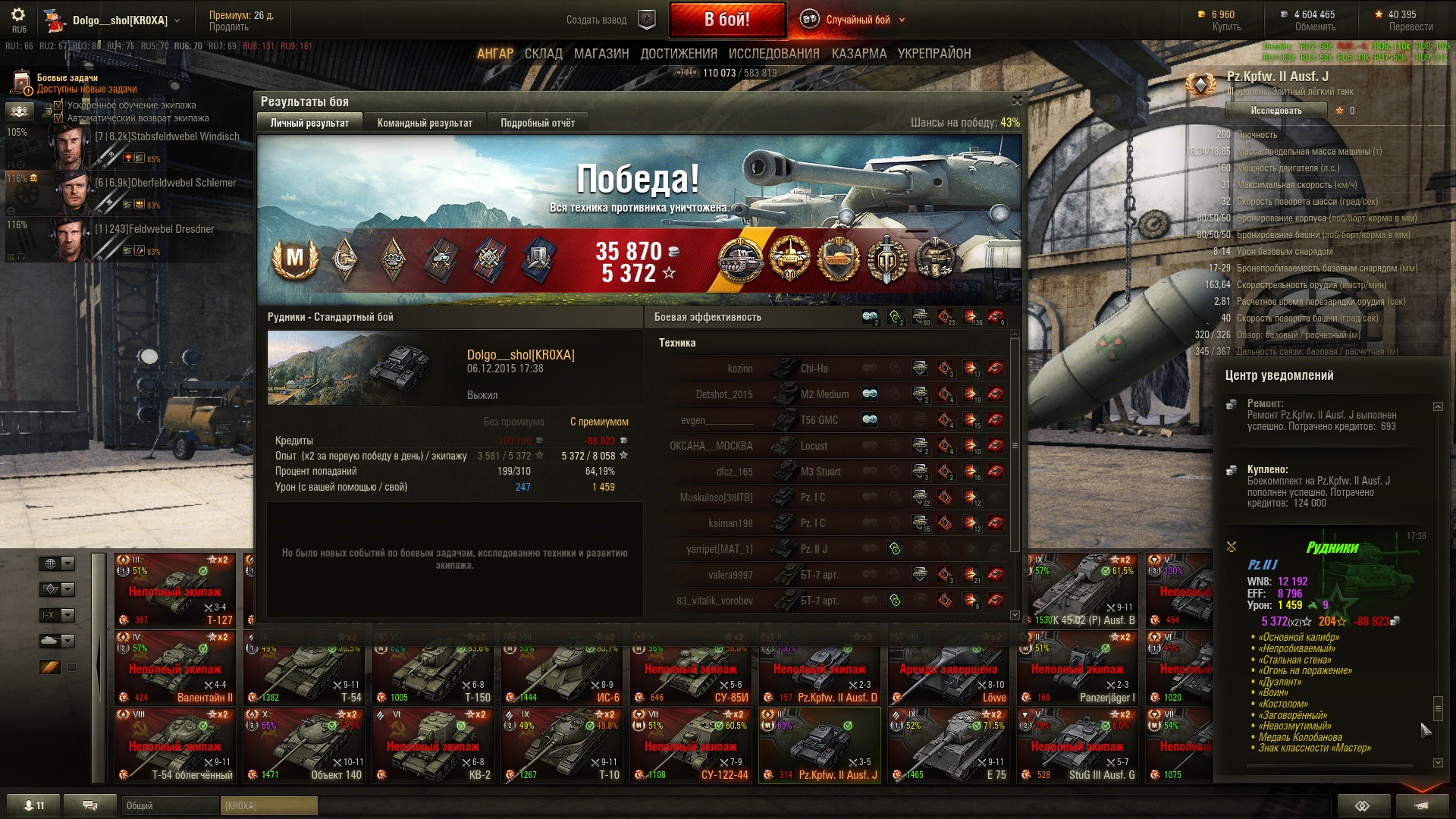Switch to Командный результат tab
This screenshot has height=819, width=1456.
[425, 123]
